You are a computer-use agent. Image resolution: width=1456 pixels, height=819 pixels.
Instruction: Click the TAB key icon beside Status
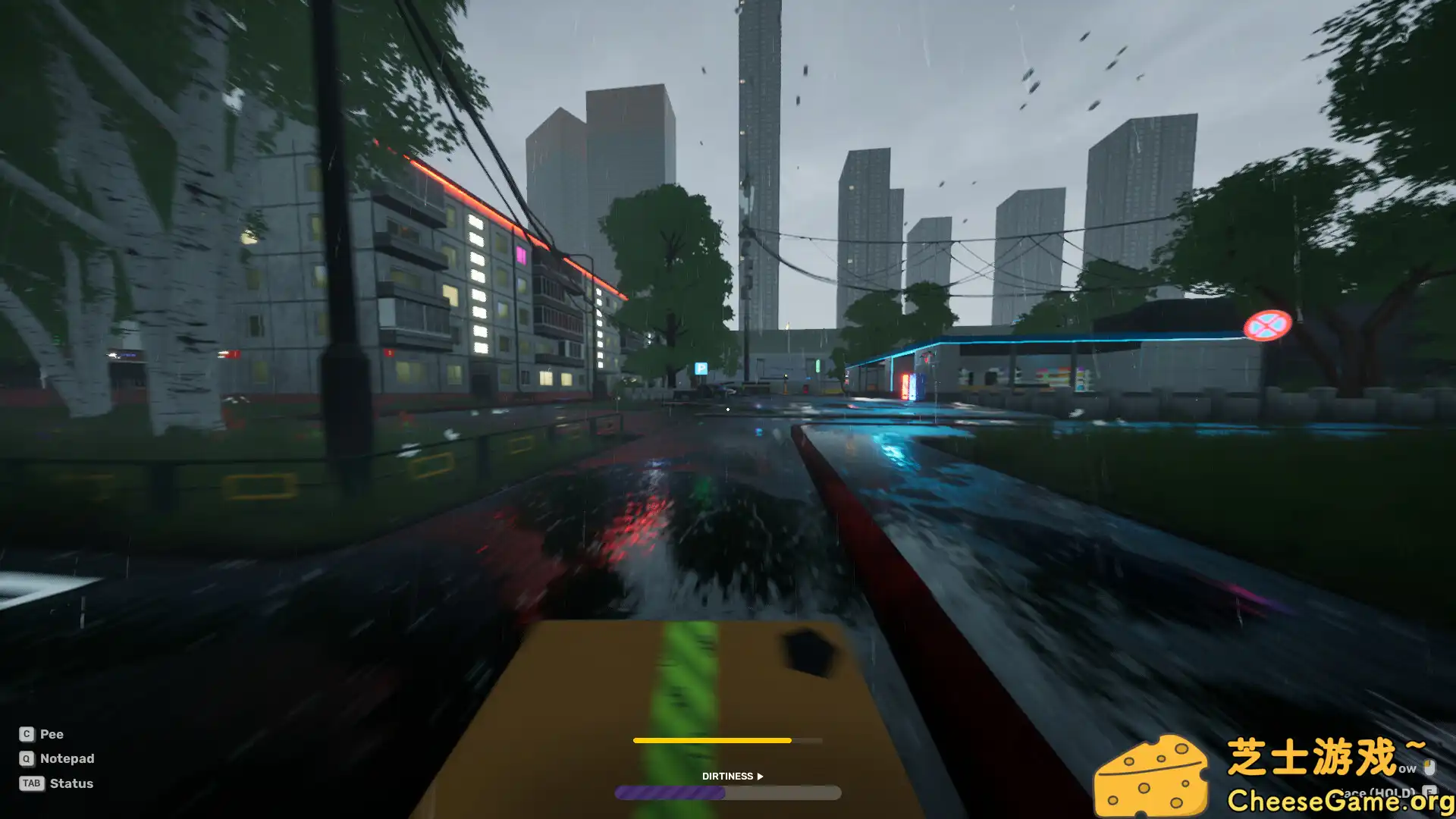[x=30, y=783]
